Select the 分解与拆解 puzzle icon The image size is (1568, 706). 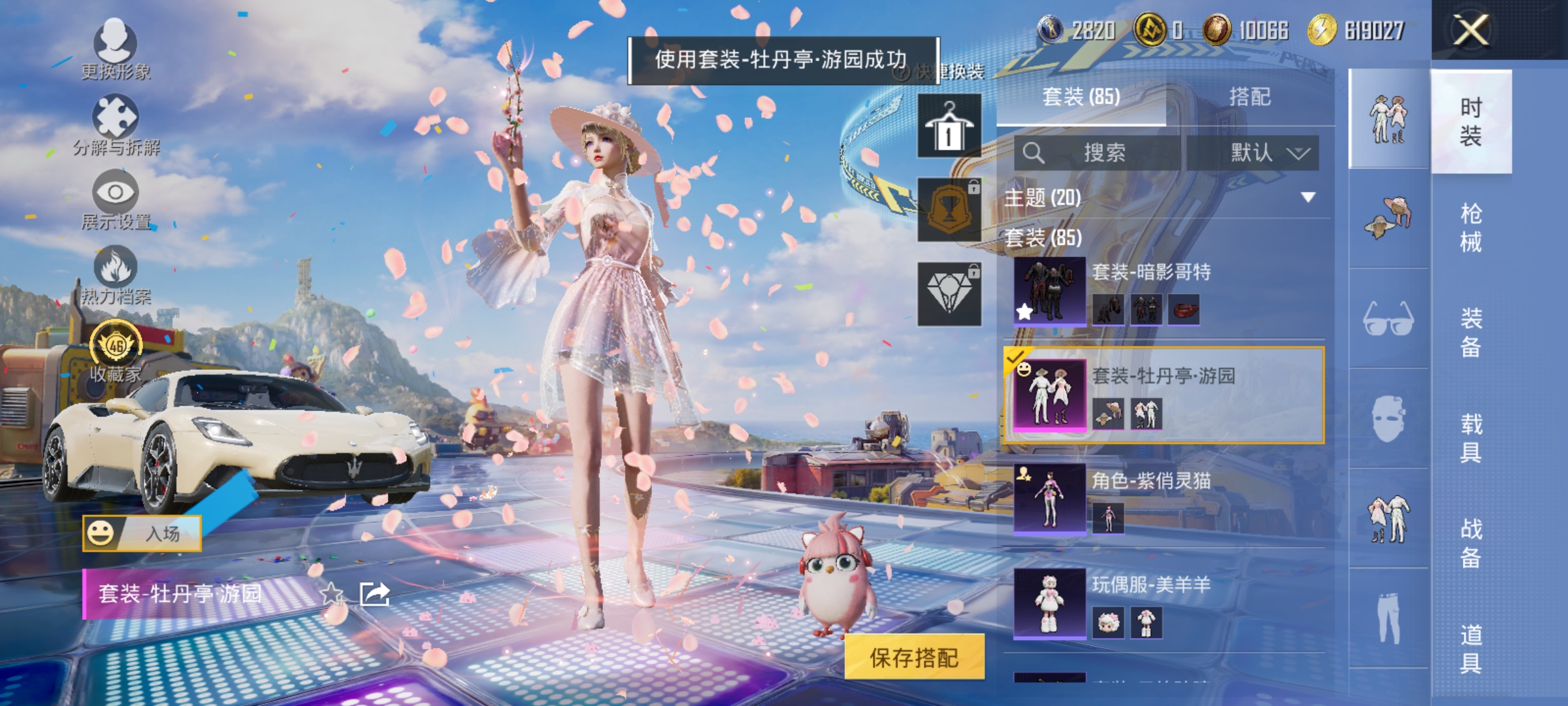(116, 114)
